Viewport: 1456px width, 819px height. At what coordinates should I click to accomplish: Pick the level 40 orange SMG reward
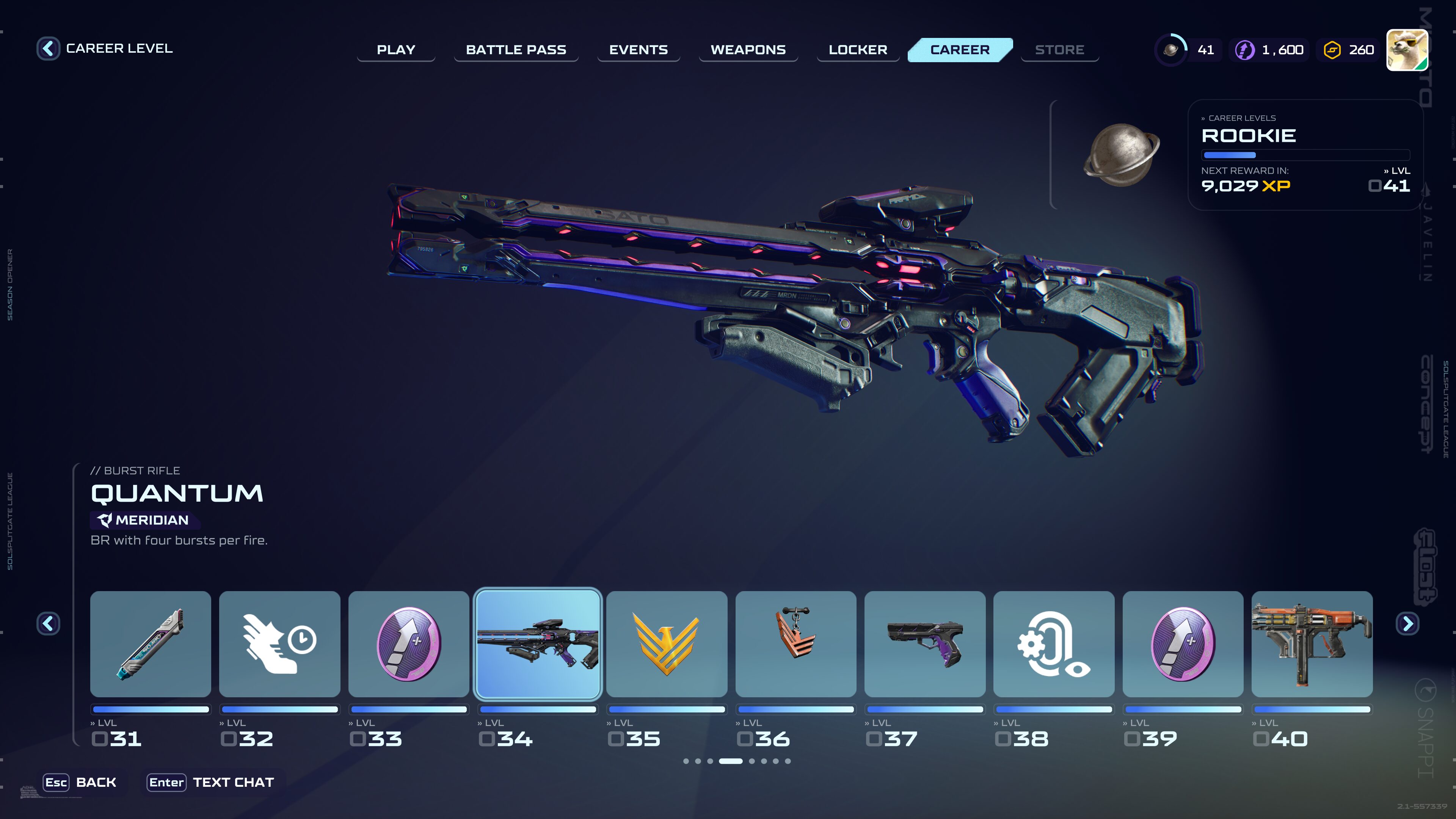(1312, 644)
